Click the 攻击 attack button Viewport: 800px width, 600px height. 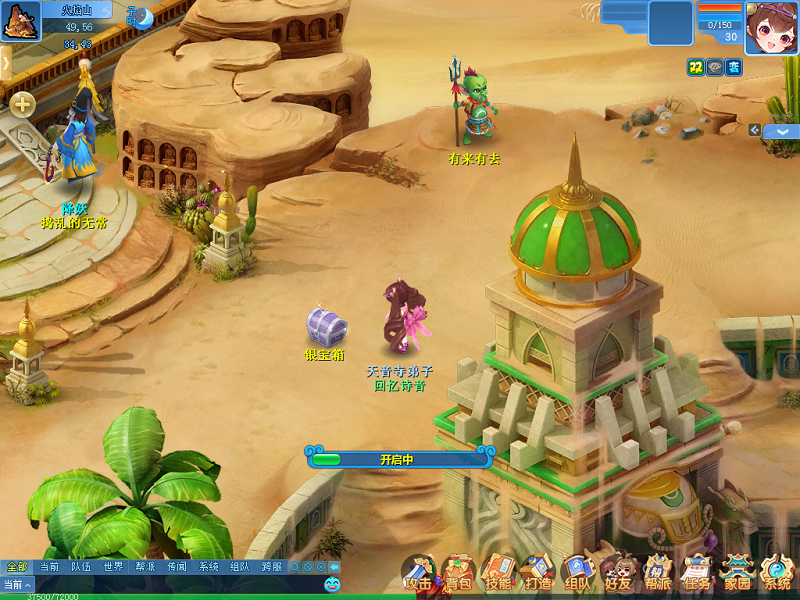tap(419, 574)
